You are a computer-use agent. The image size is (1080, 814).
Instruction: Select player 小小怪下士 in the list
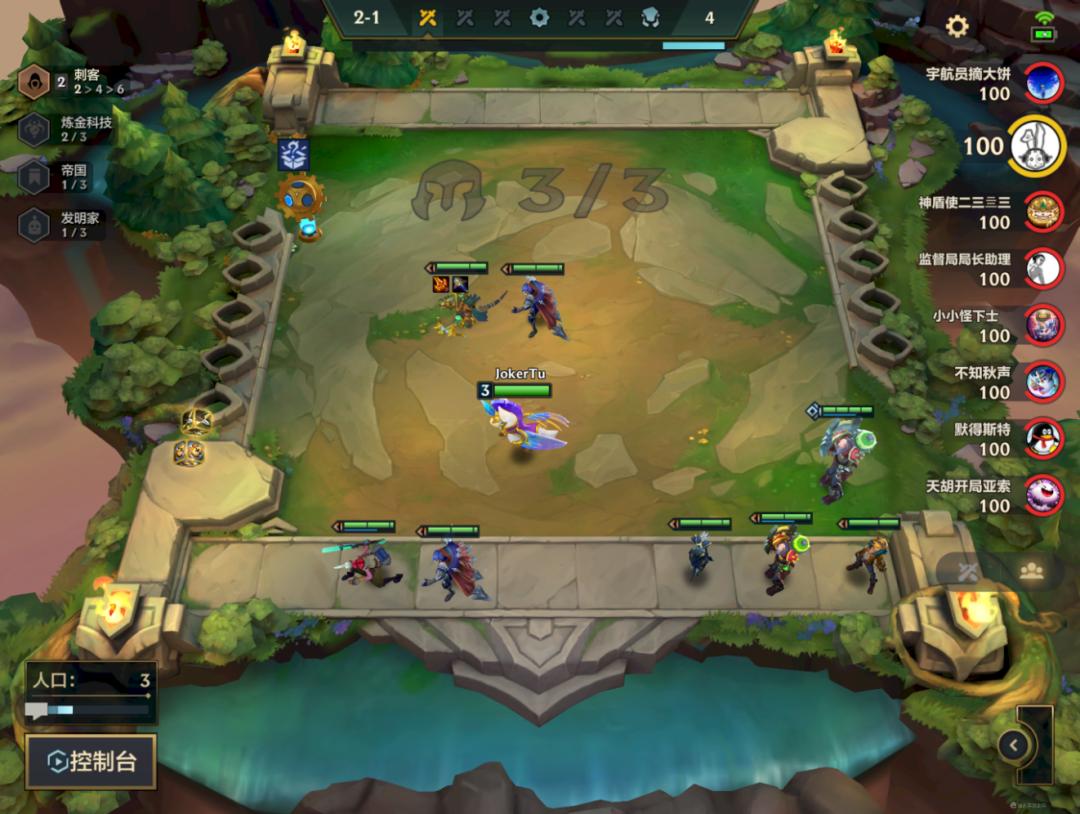(1044, 325)
